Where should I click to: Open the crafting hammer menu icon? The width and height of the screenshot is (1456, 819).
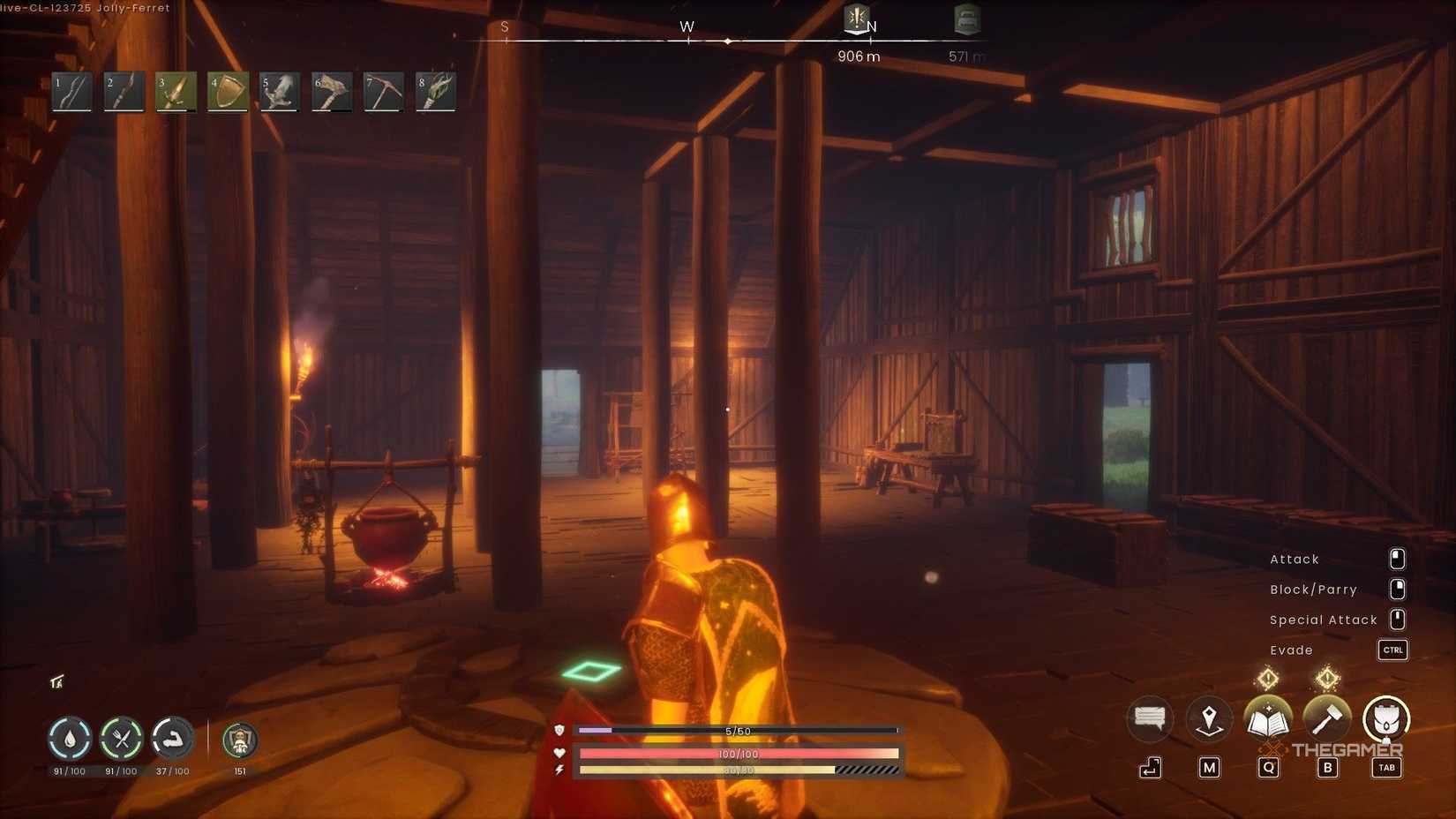click(1328, 719)
